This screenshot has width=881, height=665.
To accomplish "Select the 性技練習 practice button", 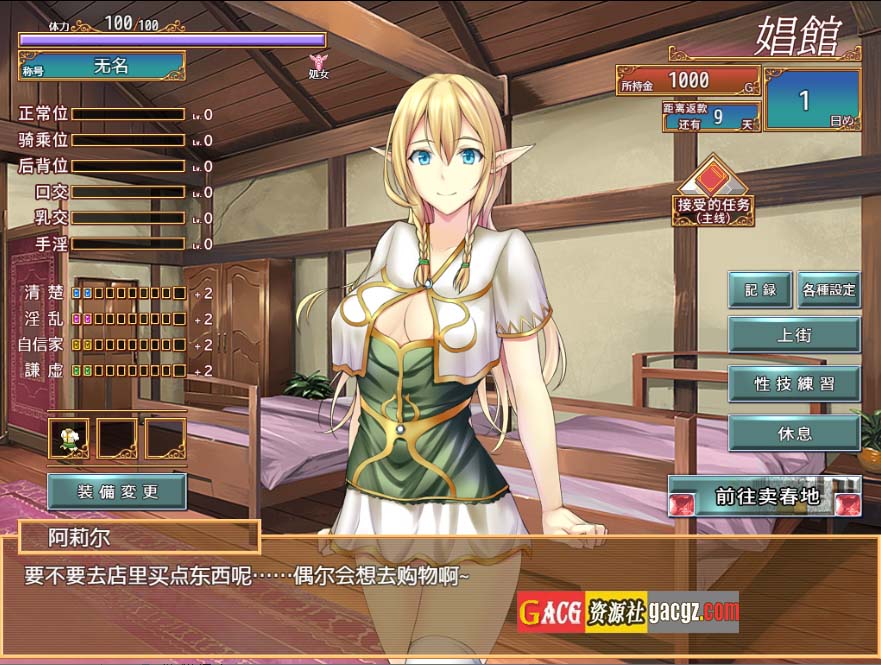I will tap(794, 382).
